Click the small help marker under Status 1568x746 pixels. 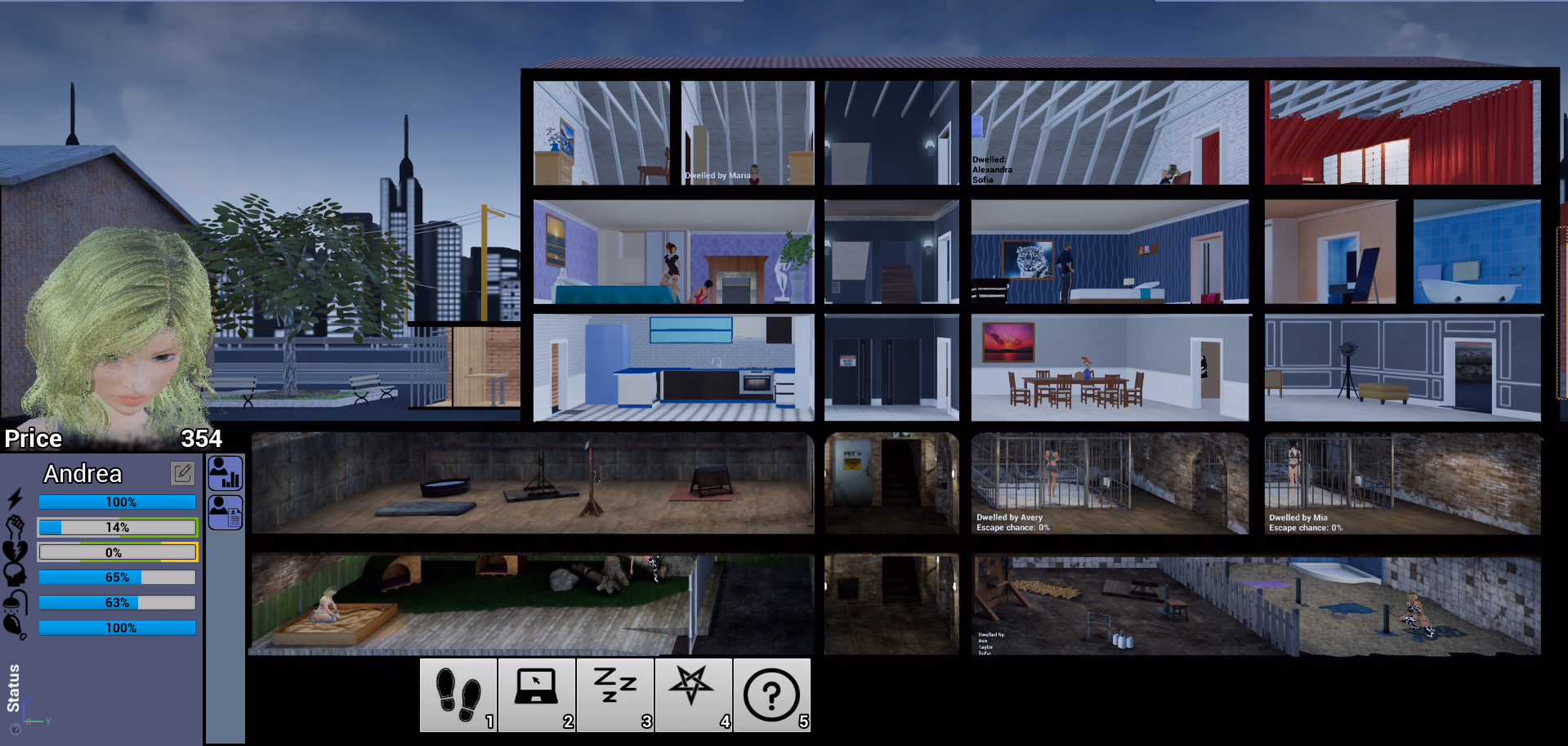[x=16, y=729]
